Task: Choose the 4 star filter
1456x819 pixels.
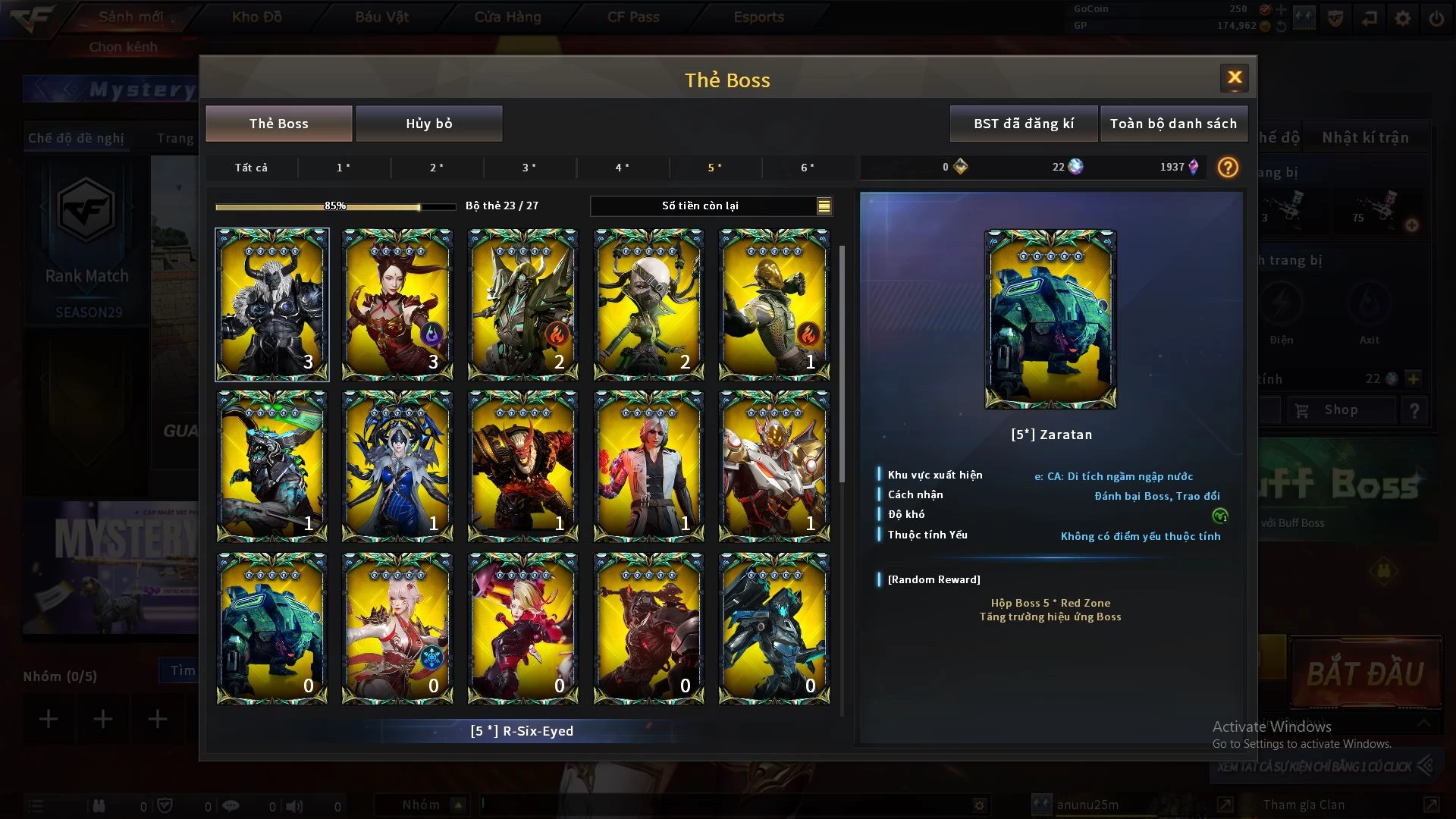Action: tap(622, 168)
